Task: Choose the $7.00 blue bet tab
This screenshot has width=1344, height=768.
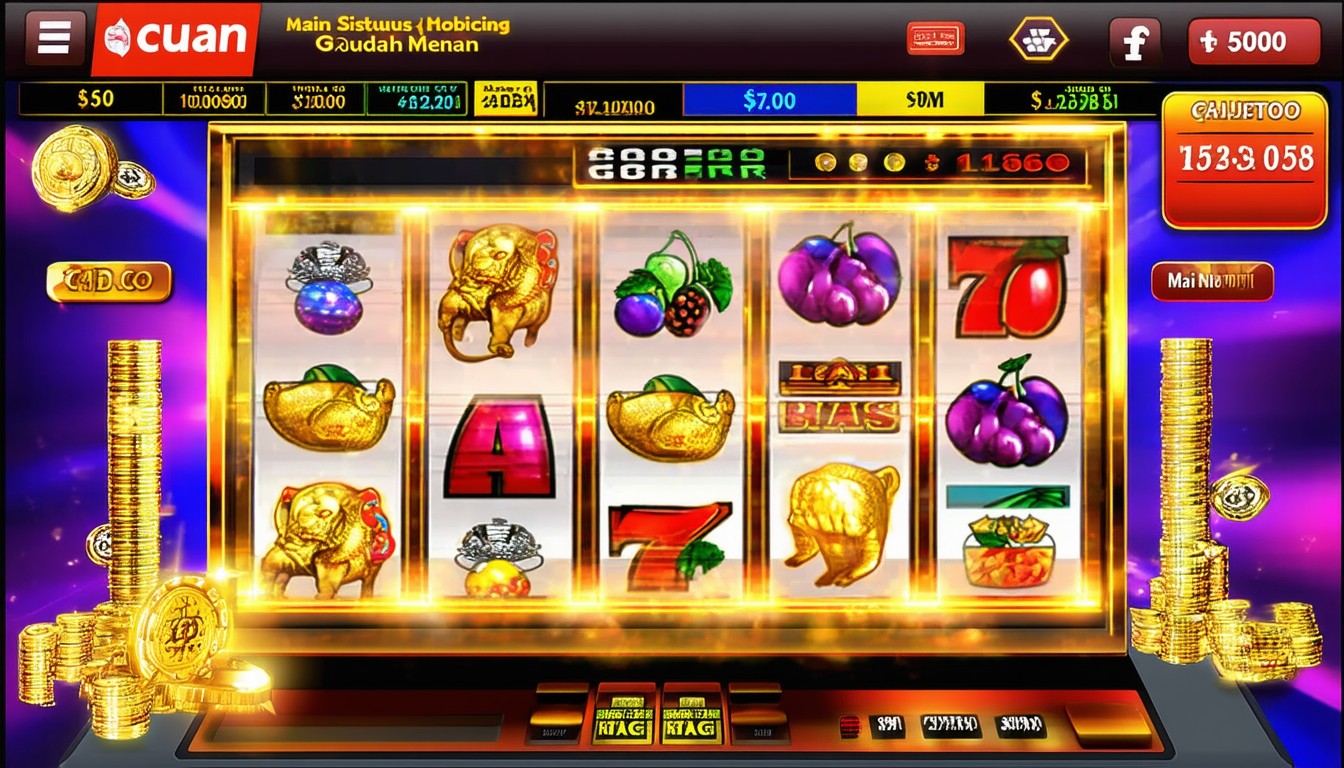Action: [x=769, y=100]
